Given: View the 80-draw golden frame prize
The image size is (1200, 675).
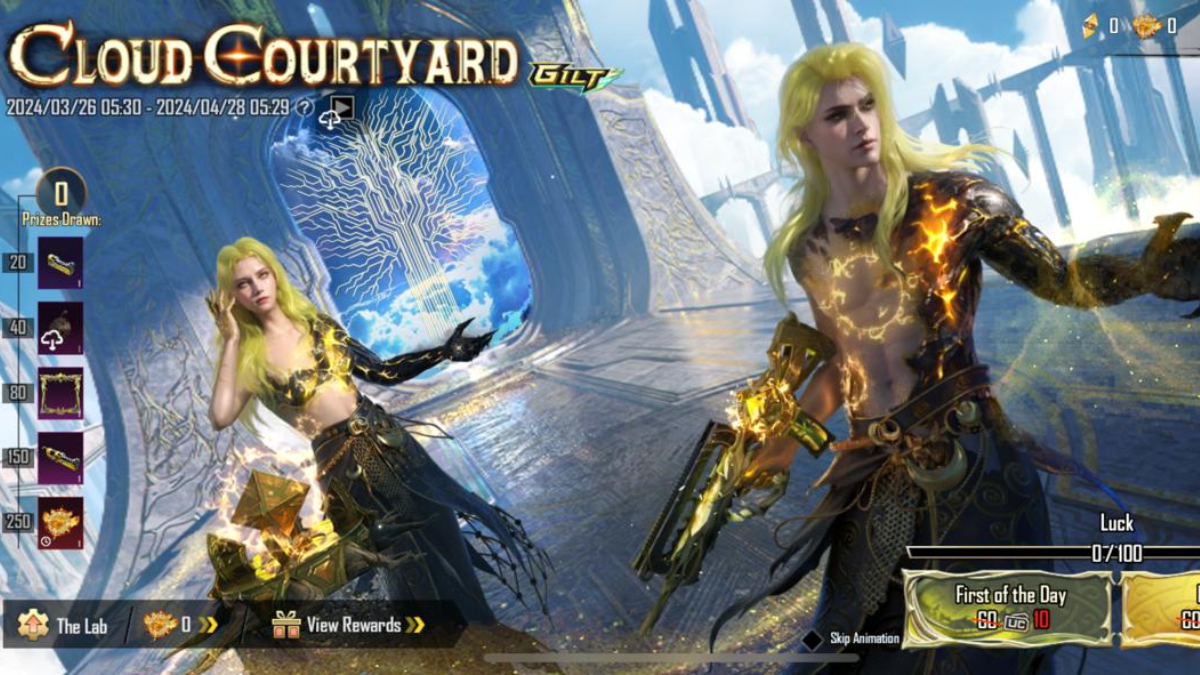Looking at the screenshot, I should pos(60,393).
